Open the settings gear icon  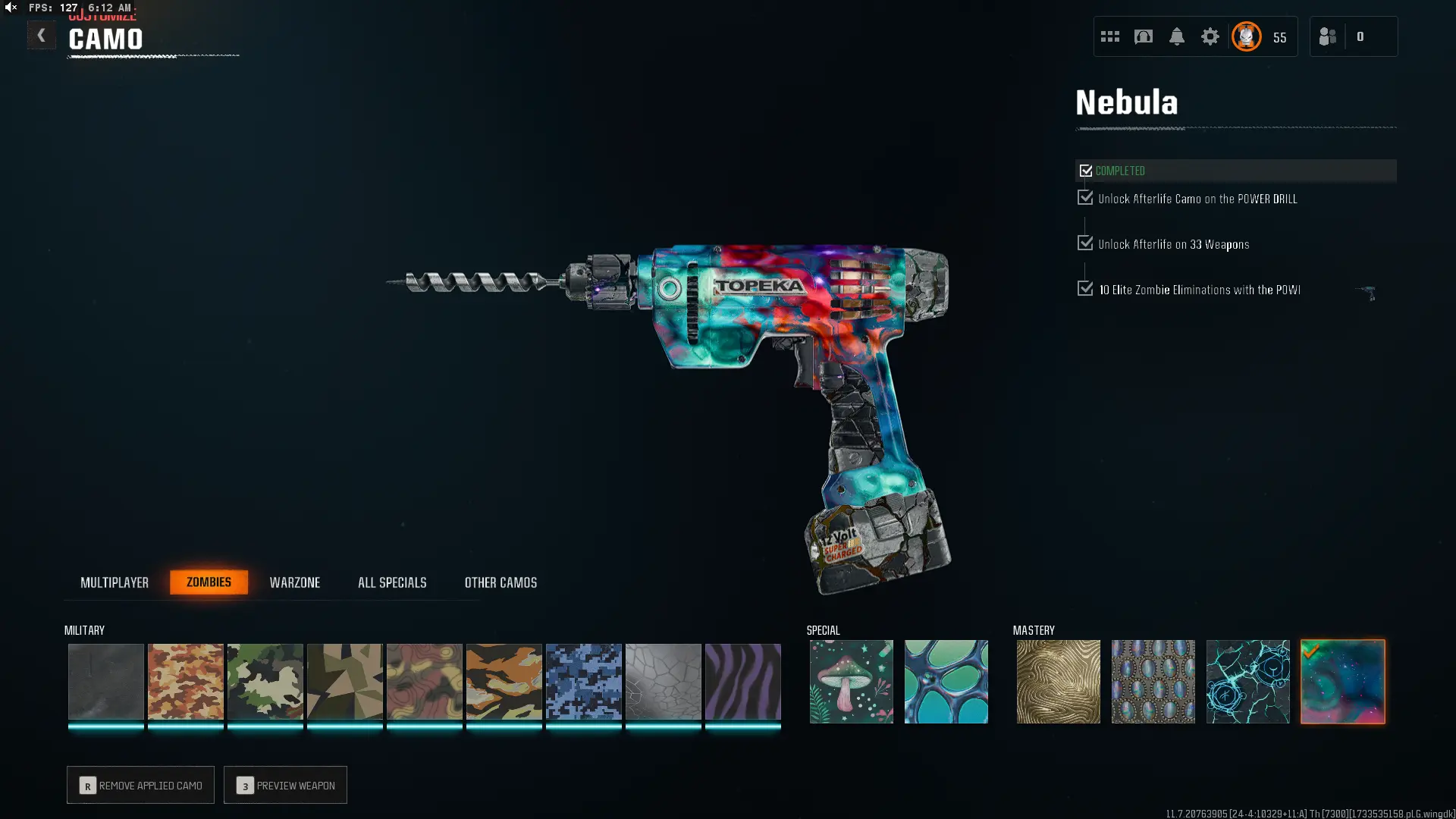point(1210,36)
